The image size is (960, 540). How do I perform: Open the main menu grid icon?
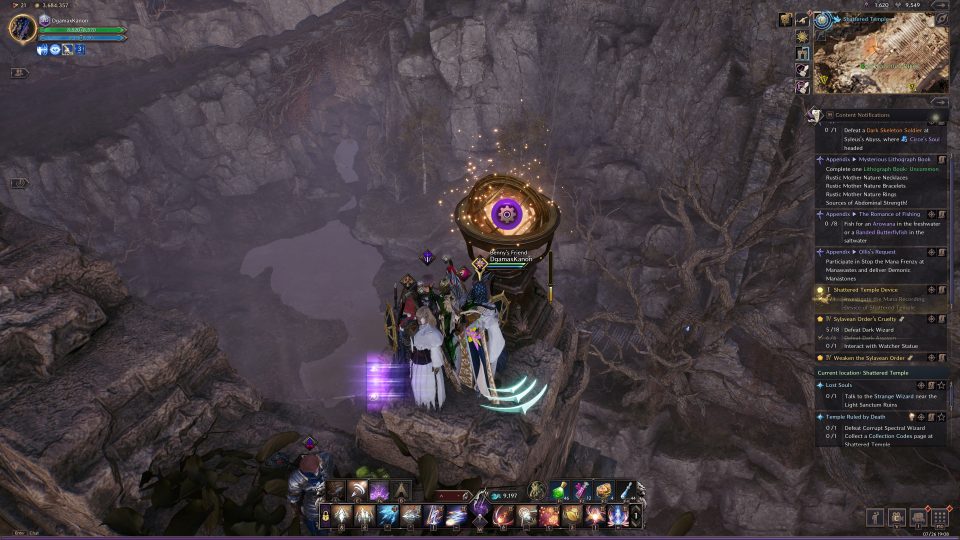pos(940,517)
